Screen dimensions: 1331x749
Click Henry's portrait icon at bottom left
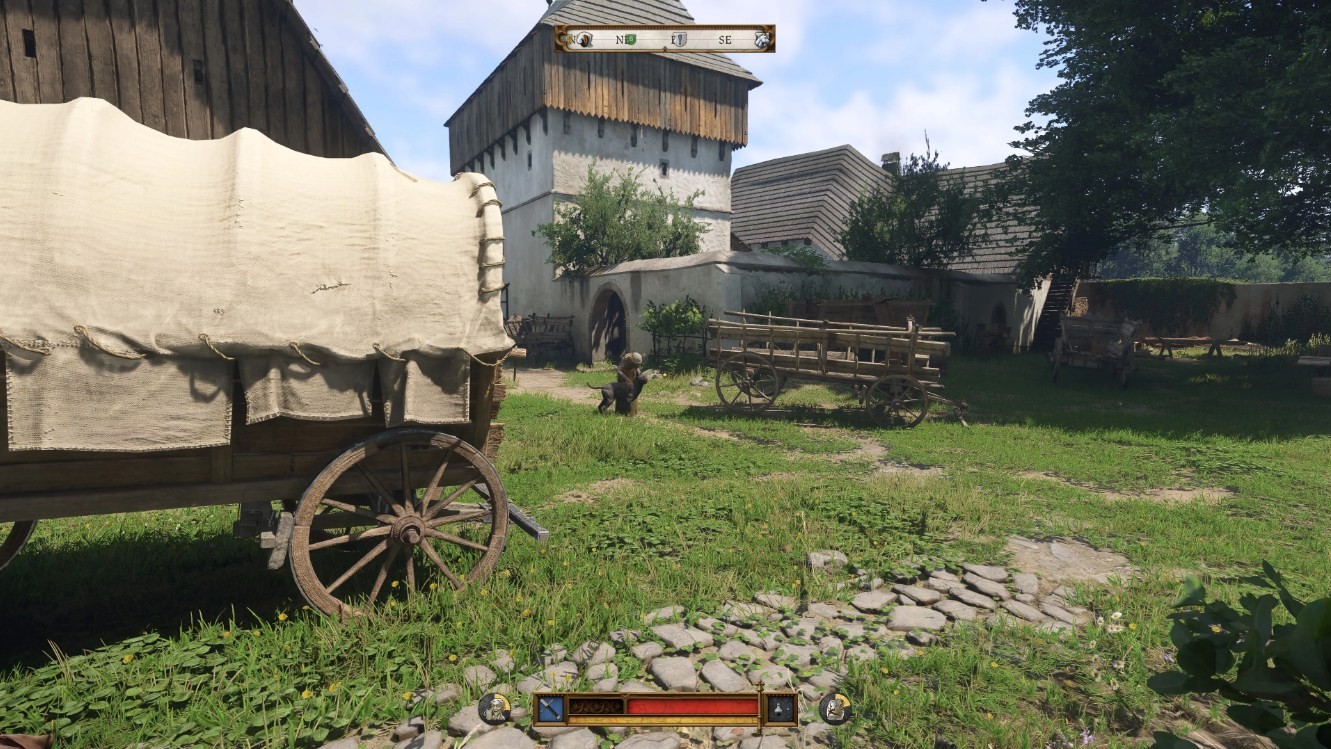pyautogui.click(x=495, y=707)
